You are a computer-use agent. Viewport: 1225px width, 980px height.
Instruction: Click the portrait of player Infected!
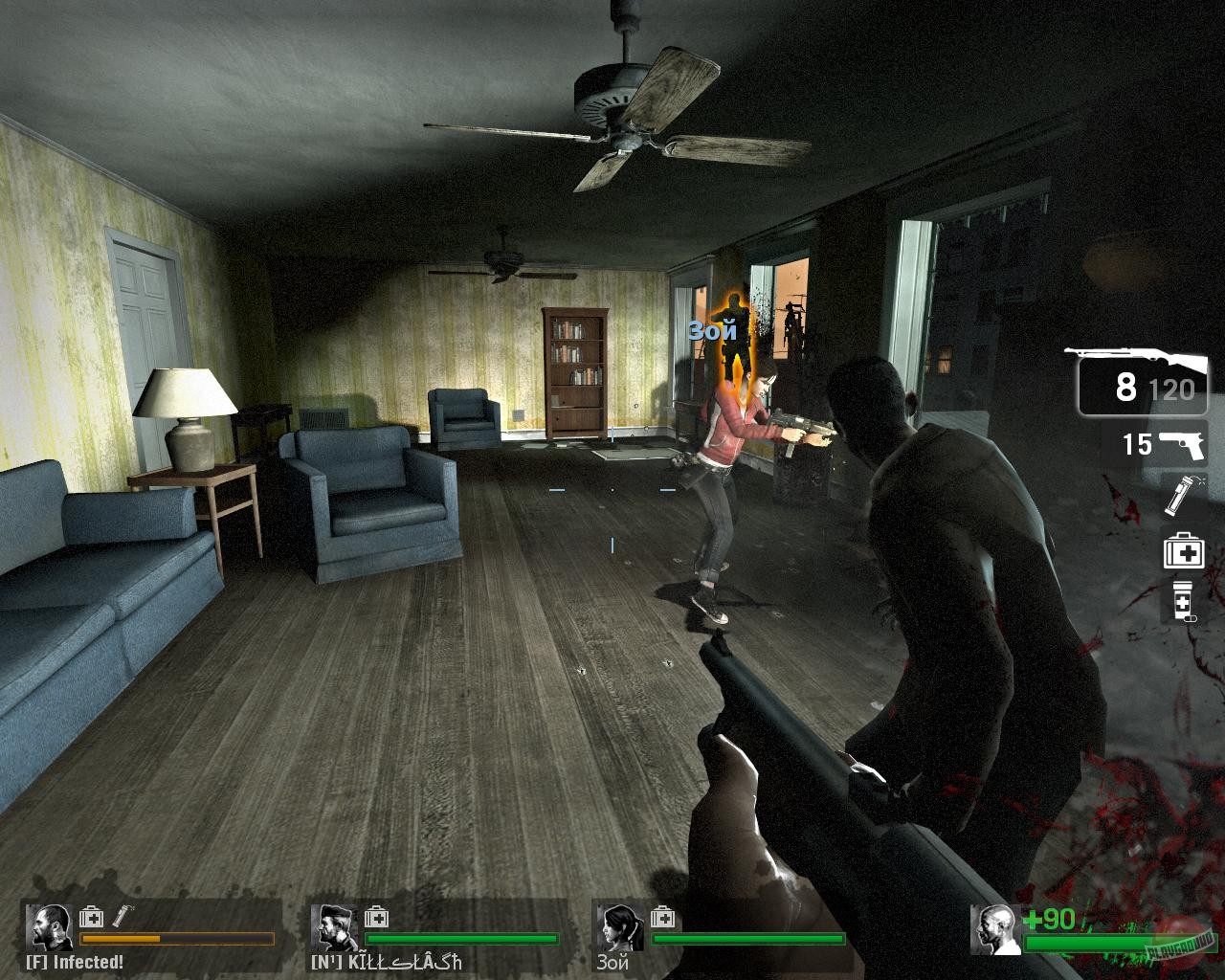[50, 926]
